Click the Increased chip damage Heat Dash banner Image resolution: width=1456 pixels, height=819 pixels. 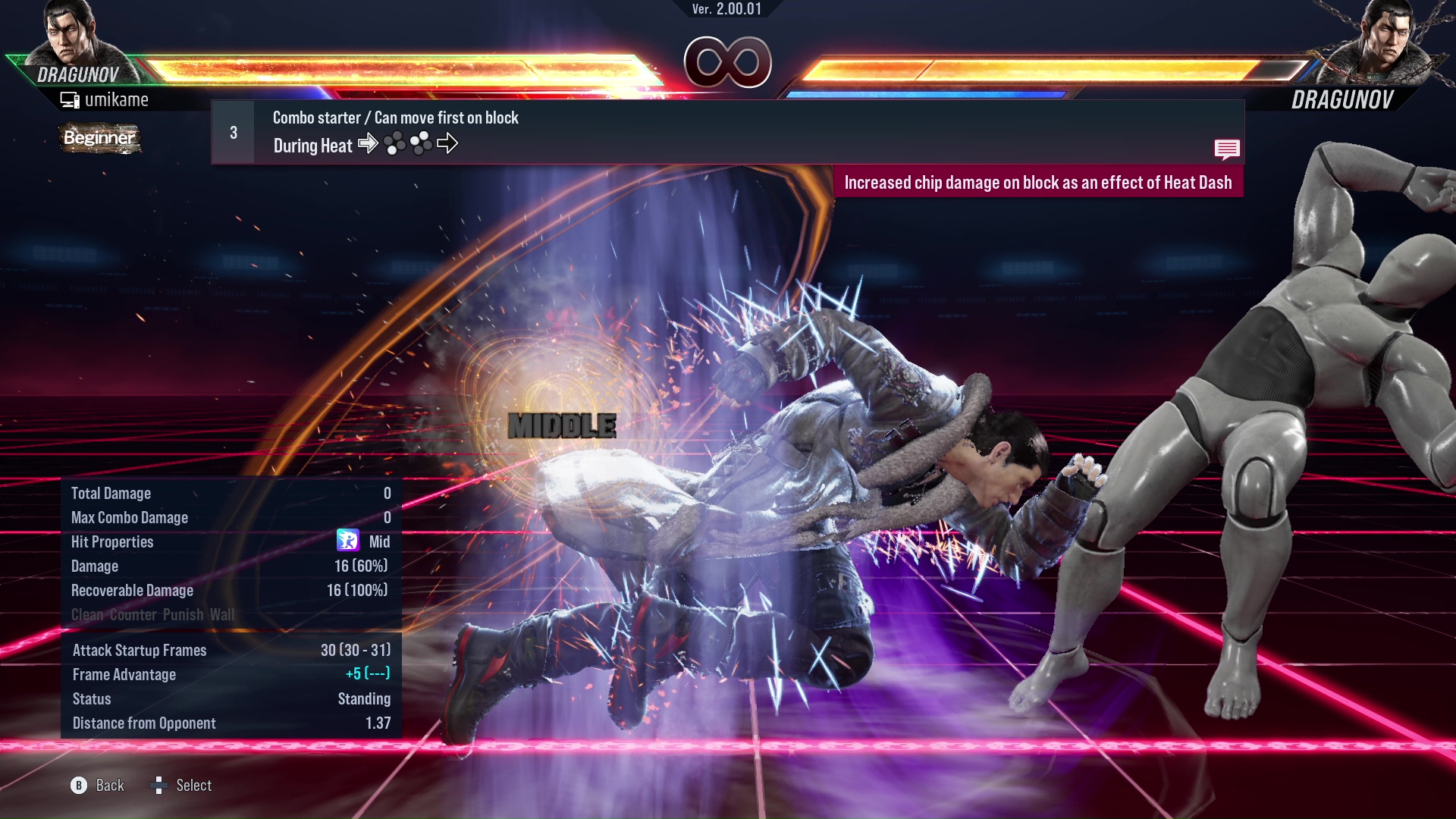[1040, 182]
